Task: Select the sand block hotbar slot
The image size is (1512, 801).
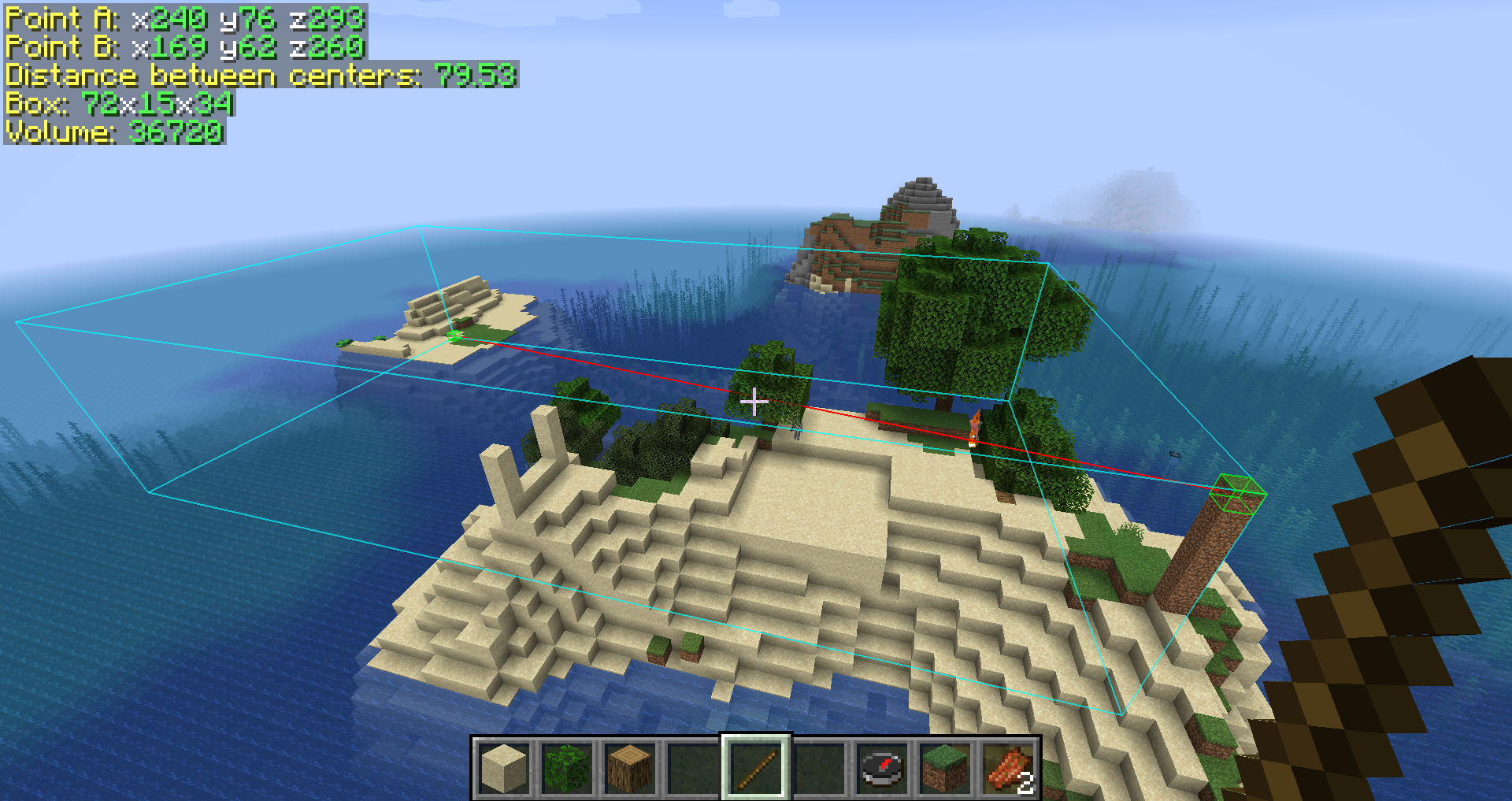Action: (504, 768)
